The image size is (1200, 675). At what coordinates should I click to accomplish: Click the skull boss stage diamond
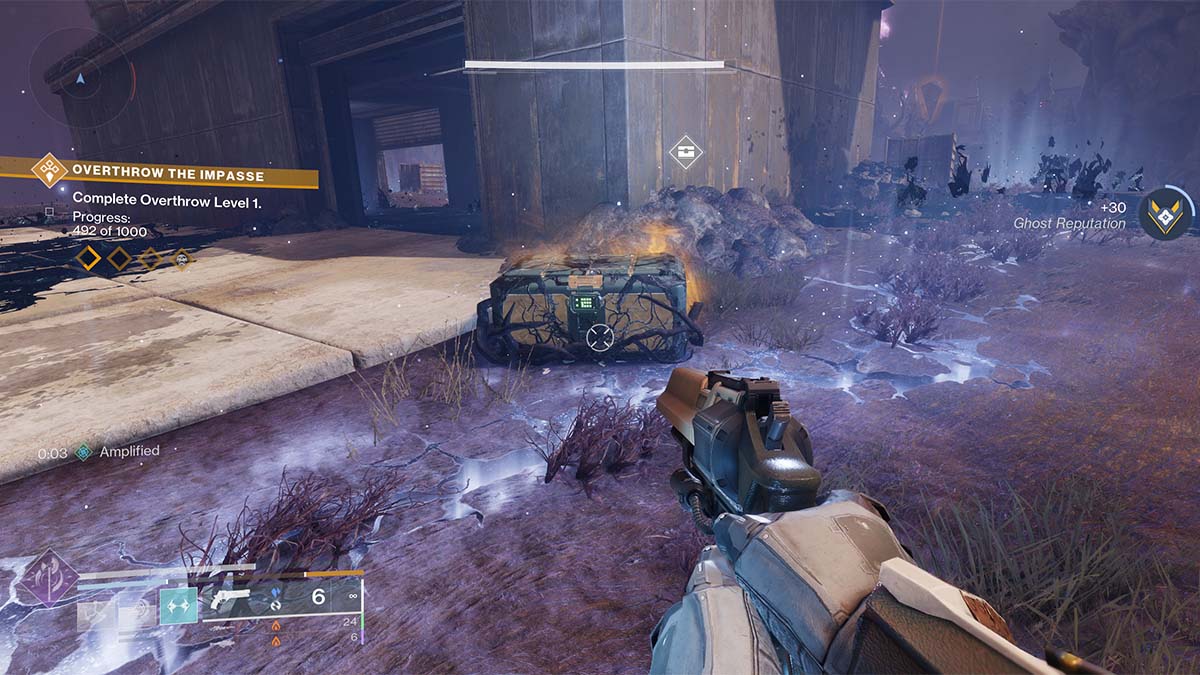point(182,259)
